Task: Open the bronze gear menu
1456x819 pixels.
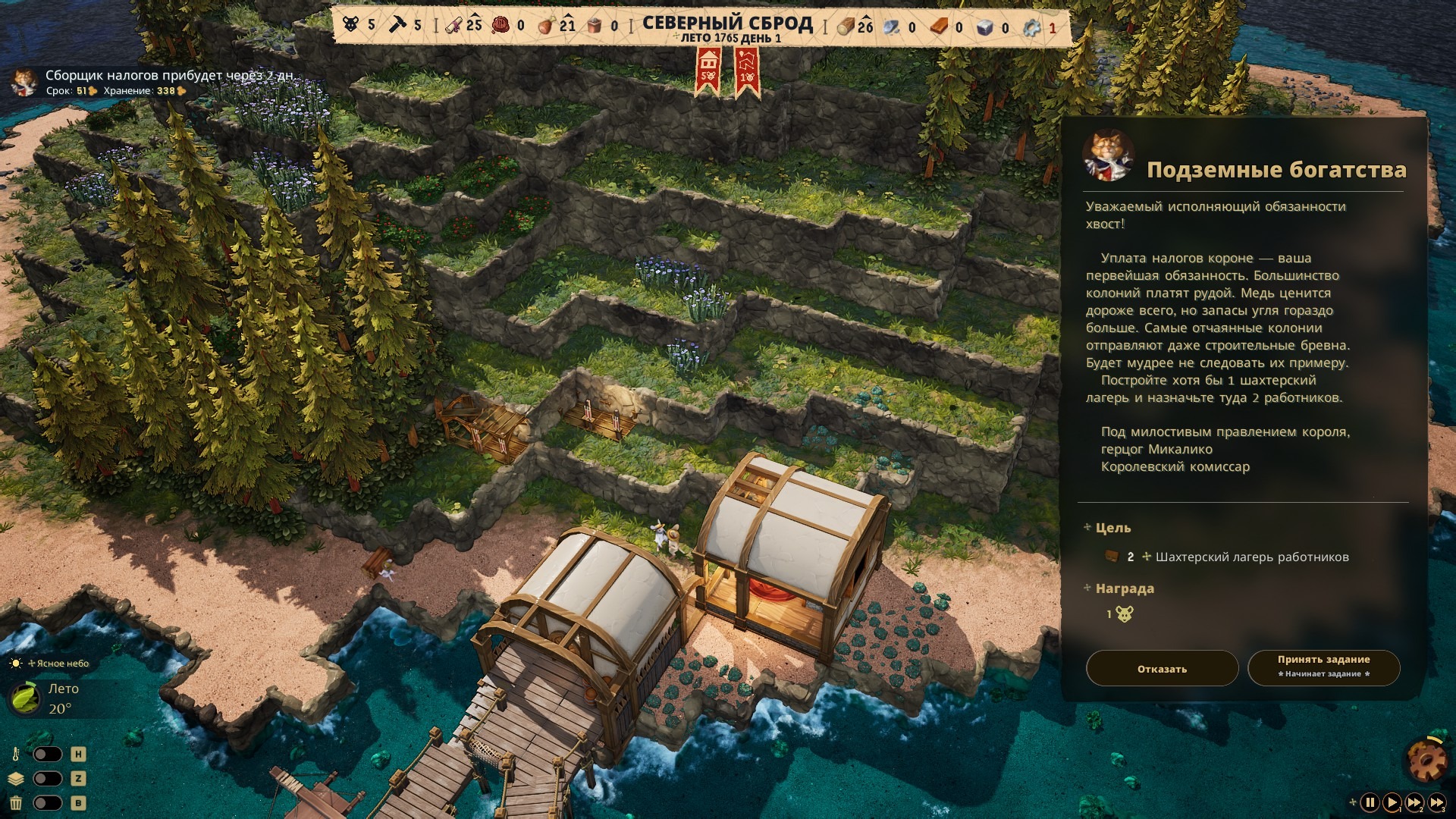Action: click(1425, 758)
